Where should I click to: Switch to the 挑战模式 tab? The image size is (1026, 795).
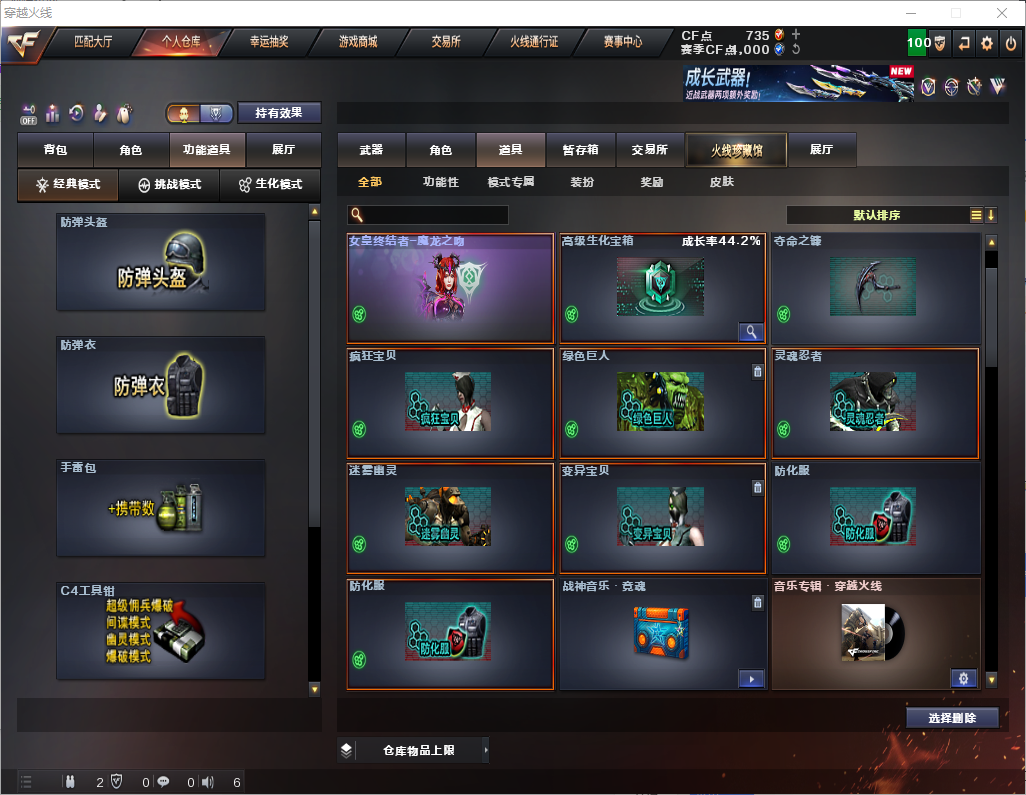[x=169, y=185]
